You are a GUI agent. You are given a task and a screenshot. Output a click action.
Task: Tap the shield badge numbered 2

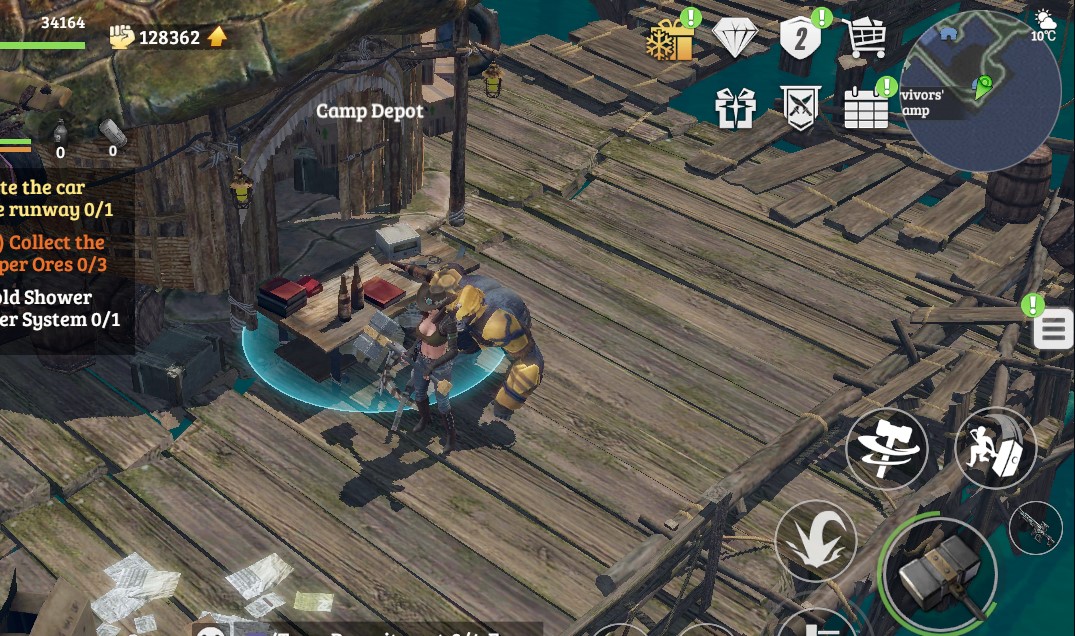point(800,39)
